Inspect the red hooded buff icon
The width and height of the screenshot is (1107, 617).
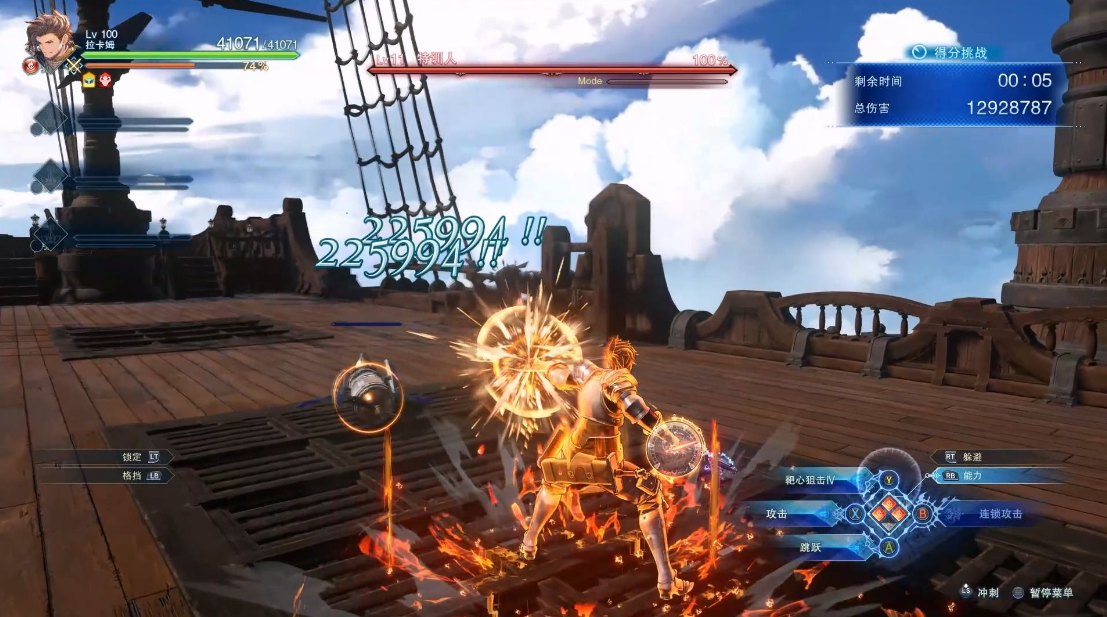point(105,80)
